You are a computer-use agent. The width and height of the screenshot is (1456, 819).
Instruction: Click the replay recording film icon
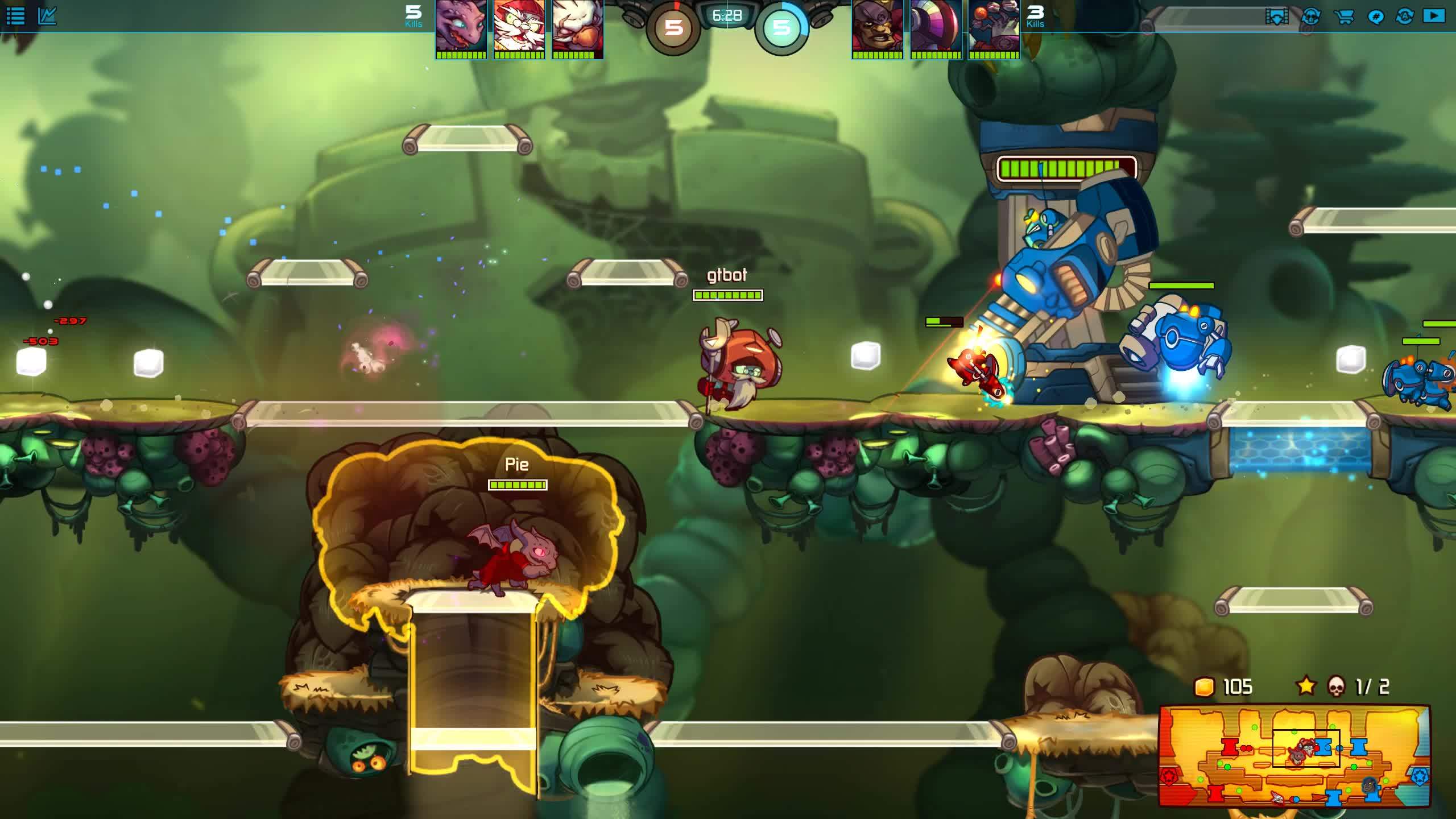pos(1276,16)
